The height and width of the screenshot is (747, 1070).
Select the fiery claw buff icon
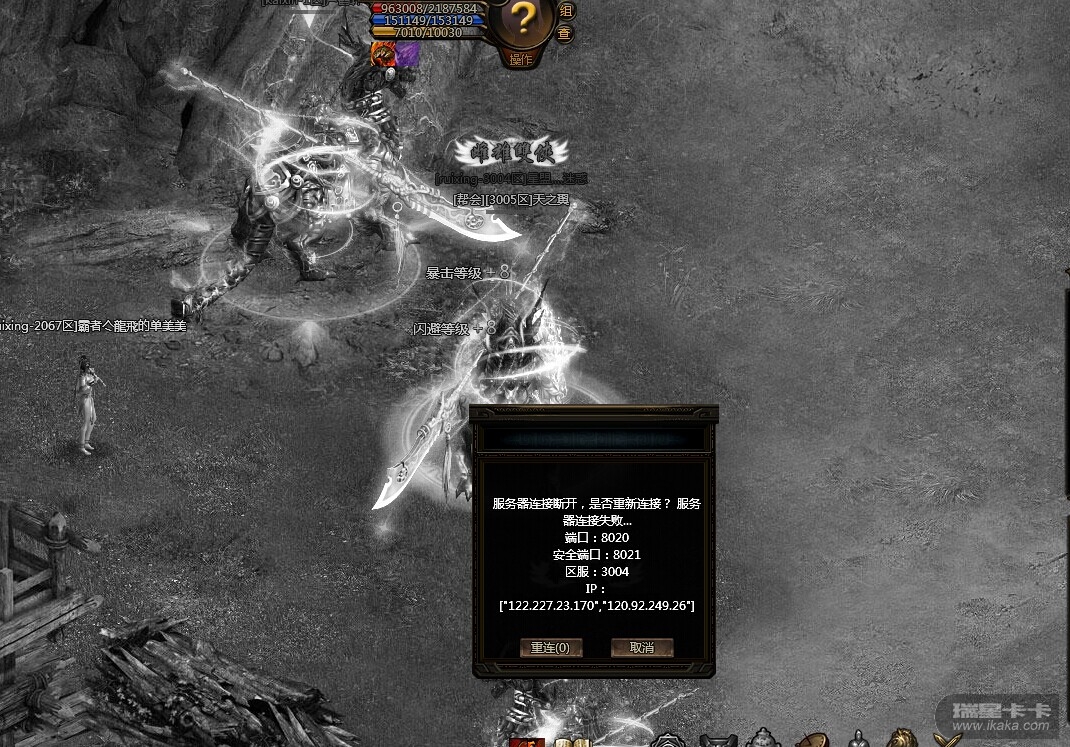tap(383, 55)
